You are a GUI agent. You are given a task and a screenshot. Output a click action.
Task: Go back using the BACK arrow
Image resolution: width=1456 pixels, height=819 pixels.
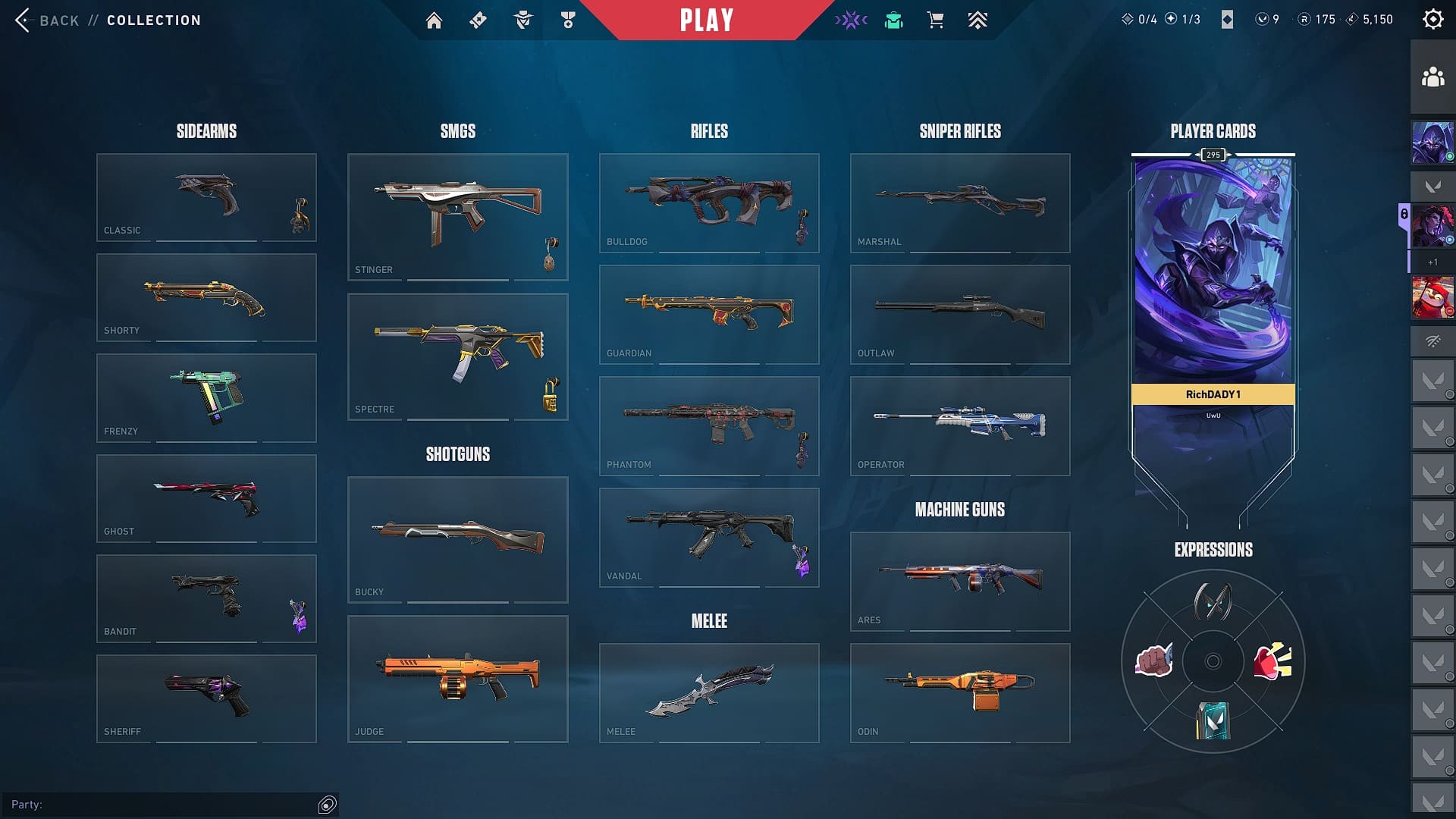point(25,20)
